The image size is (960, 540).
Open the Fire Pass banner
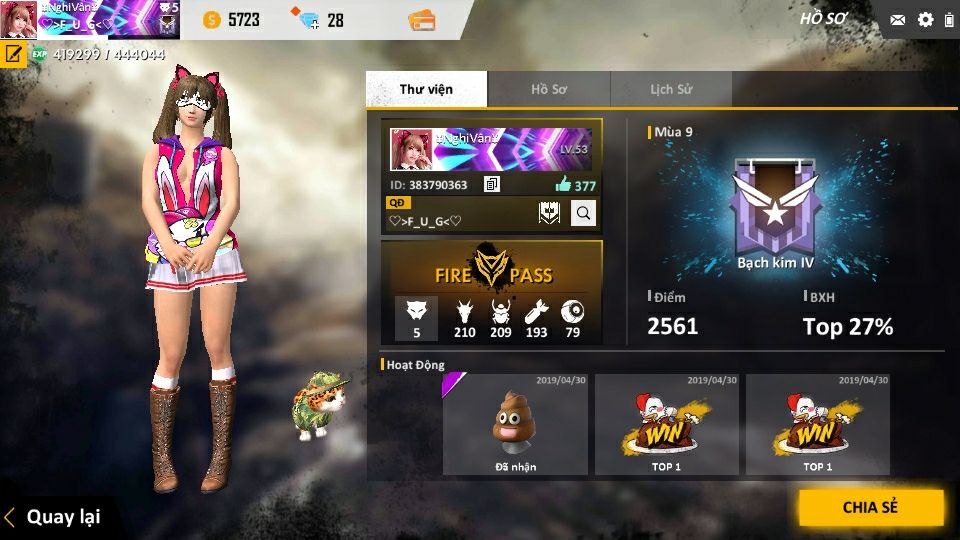(492, 269)
